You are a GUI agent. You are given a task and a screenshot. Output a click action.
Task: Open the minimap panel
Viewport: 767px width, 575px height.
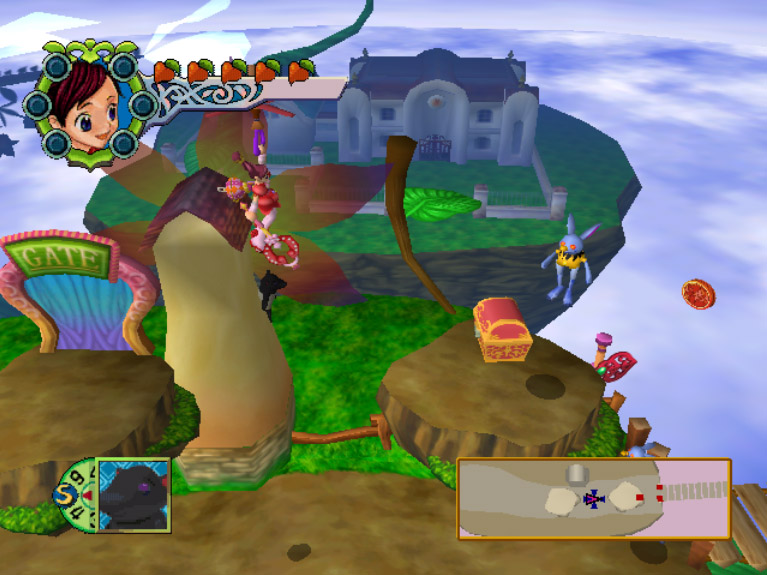pyautogui.click(x=594, y=499)
